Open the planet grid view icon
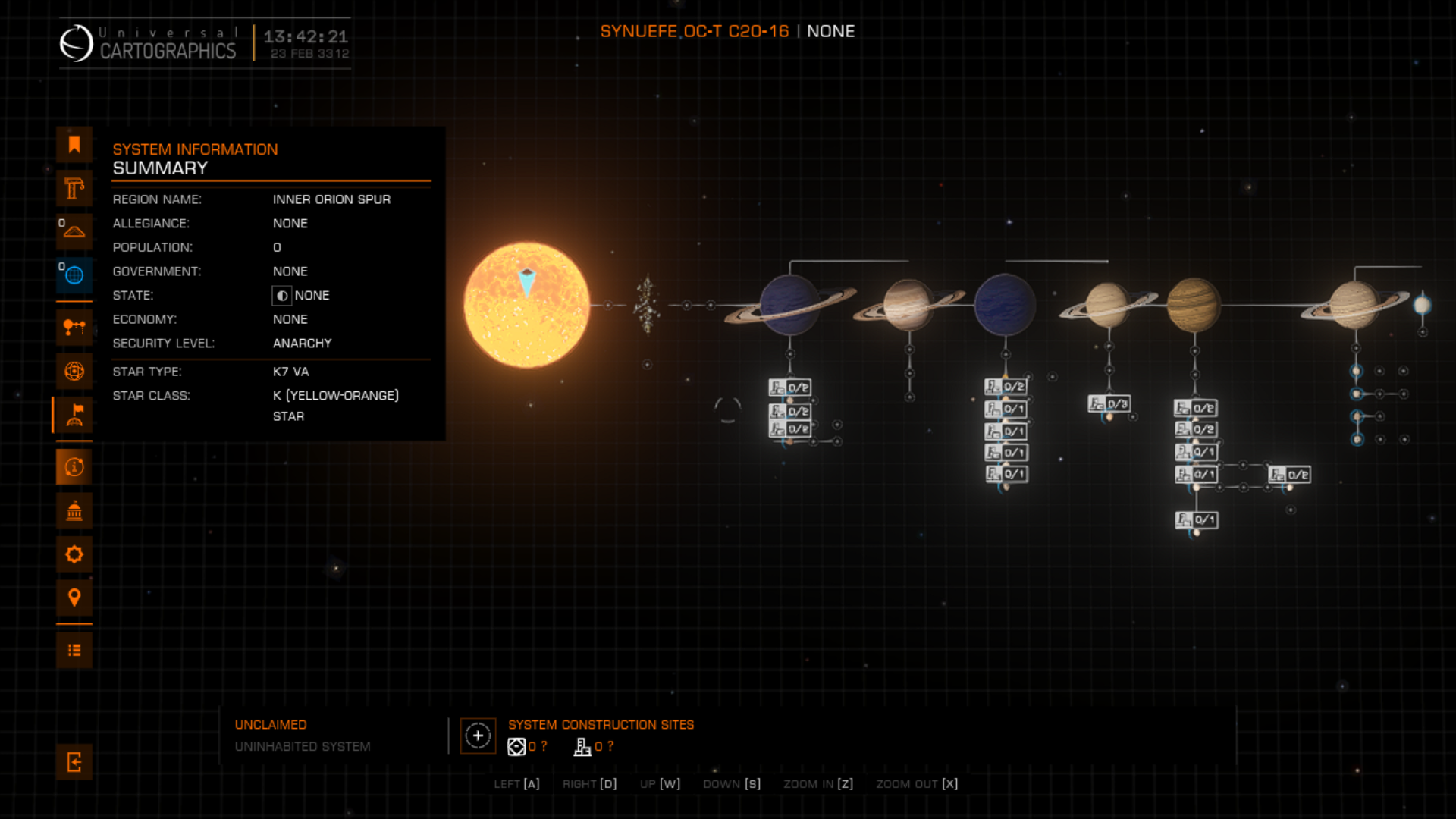 click(x=74, y=371)
